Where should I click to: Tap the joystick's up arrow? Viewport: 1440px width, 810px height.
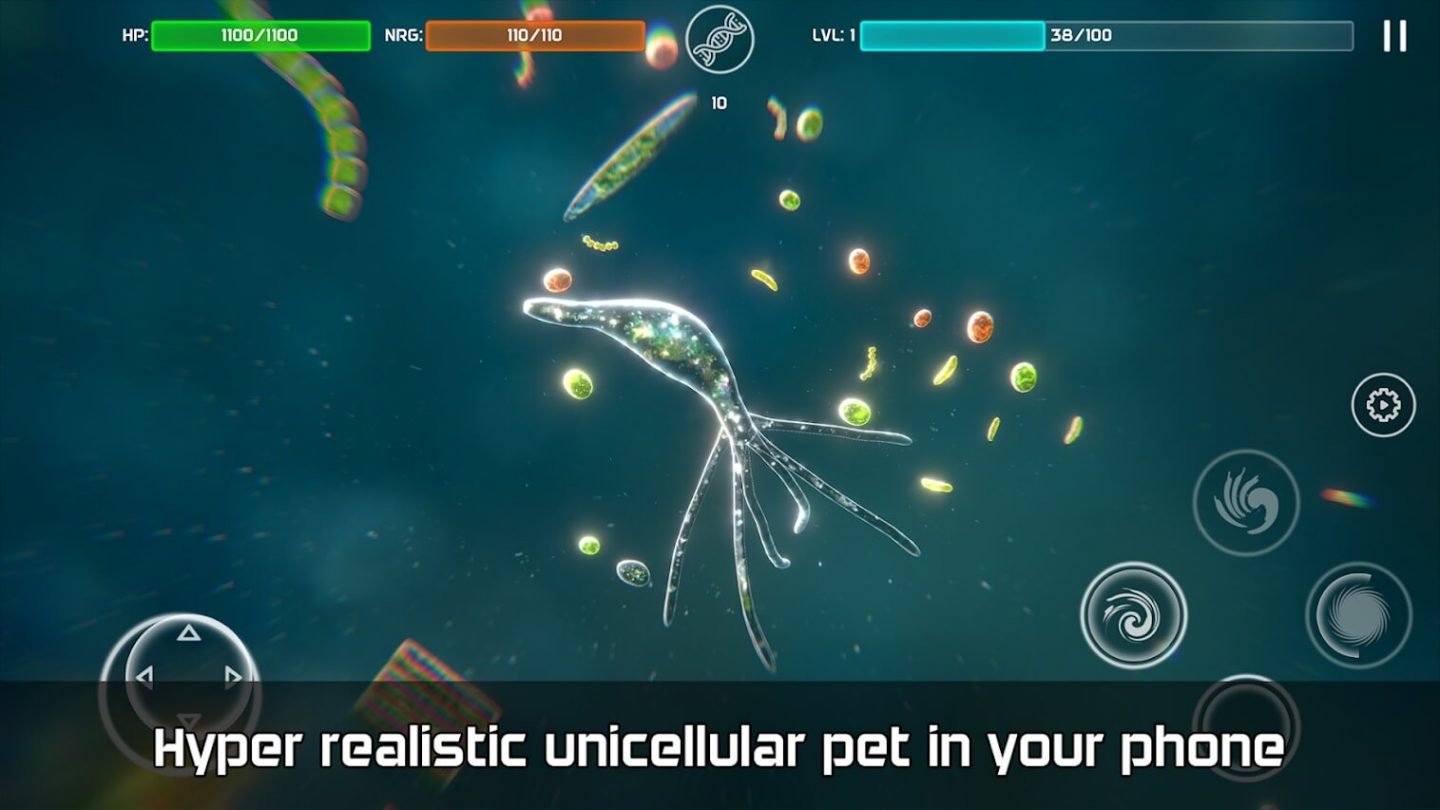pos(188,633)
